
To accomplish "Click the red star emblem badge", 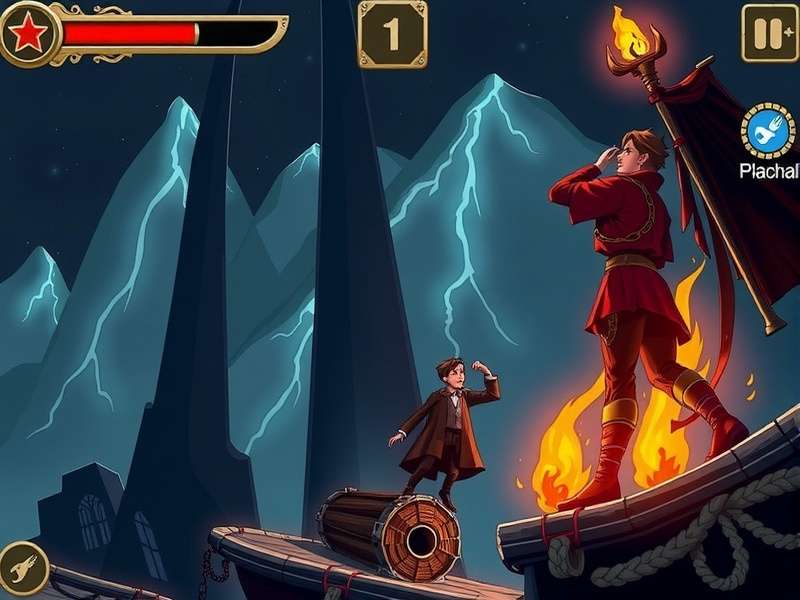I will (28, 34).
